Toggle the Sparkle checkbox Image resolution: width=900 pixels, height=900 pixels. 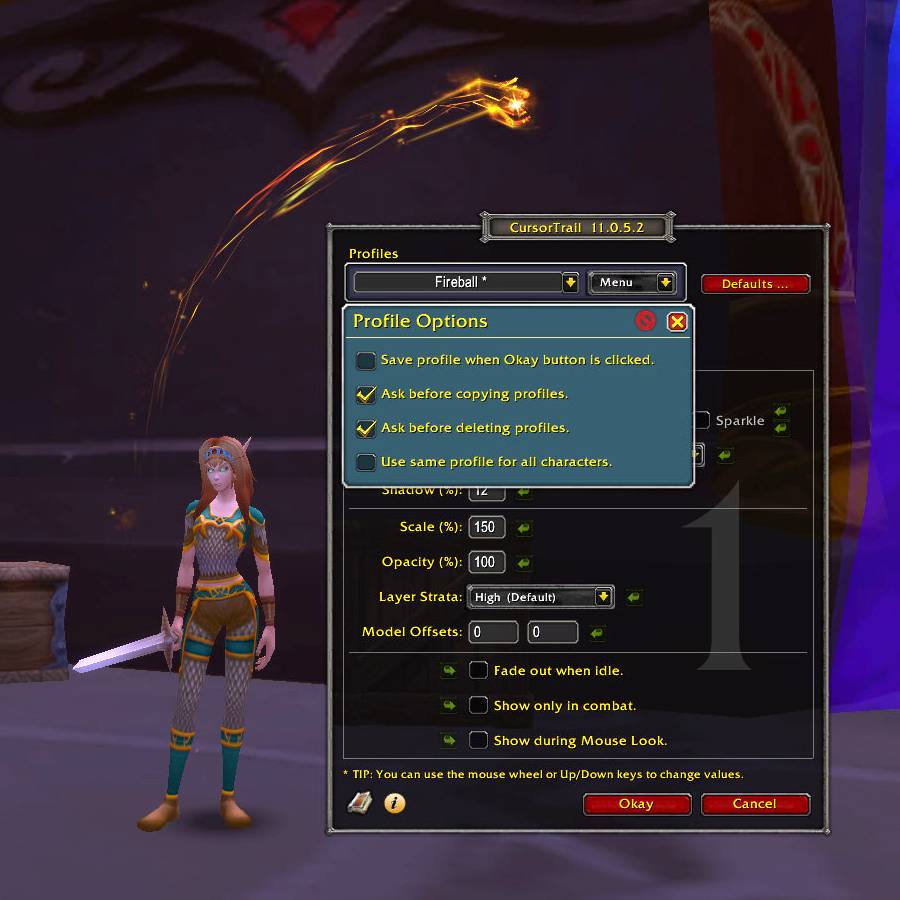702,421
